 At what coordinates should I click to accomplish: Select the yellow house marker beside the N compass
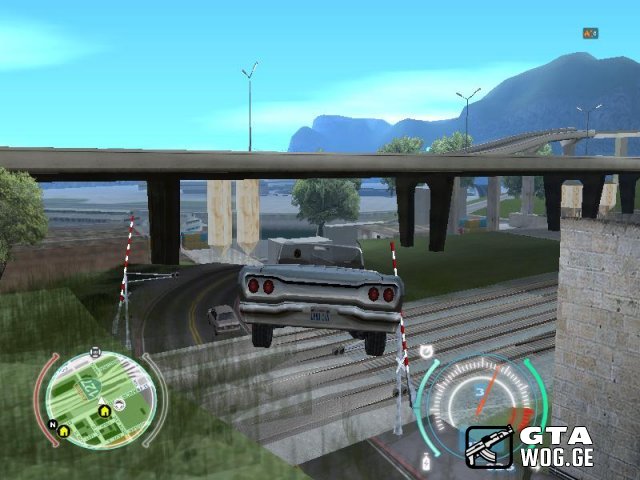click(x=65, y=430)
